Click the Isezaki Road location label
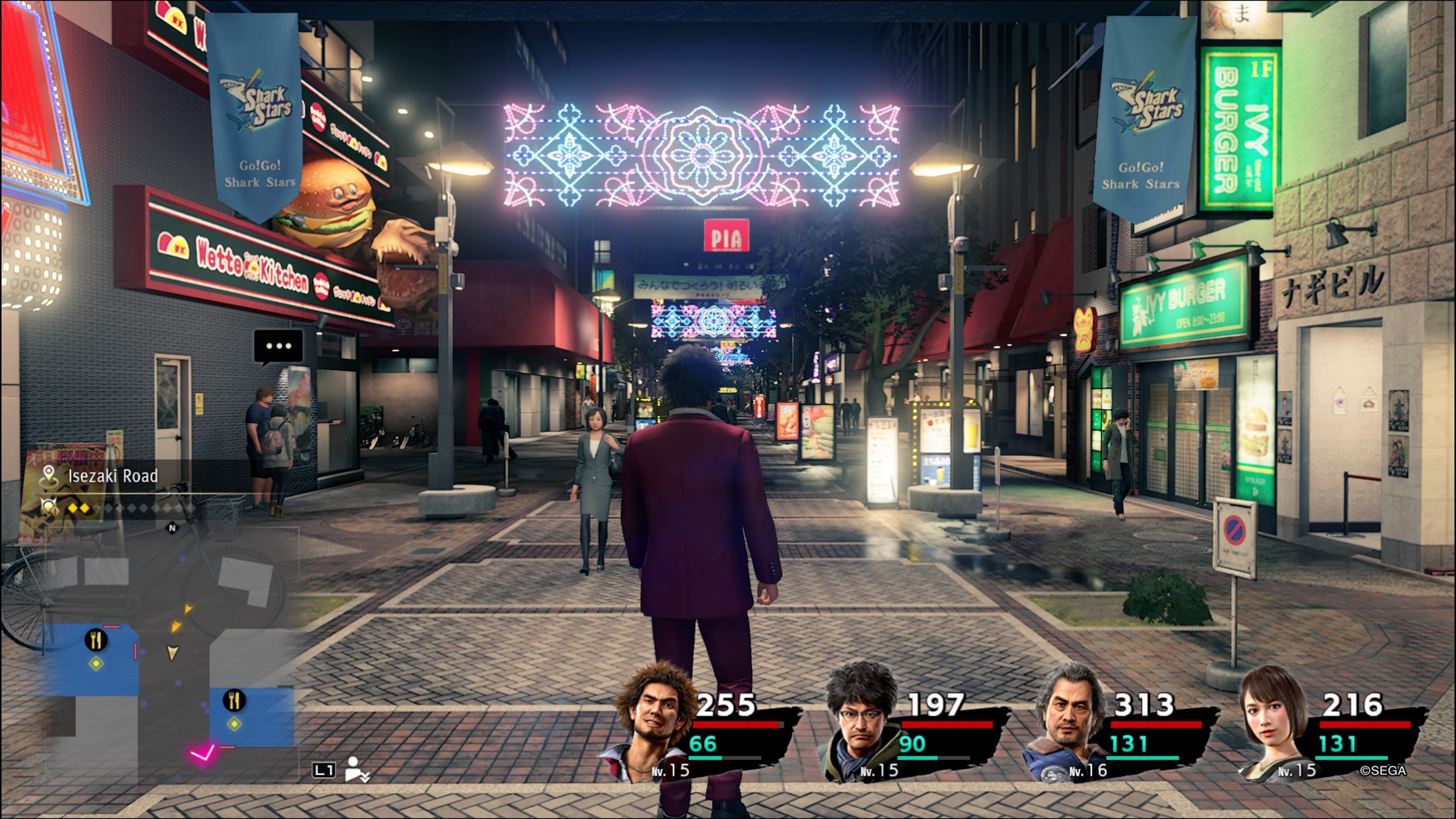Screen dimensions: 1456x819 click(113, 476)
